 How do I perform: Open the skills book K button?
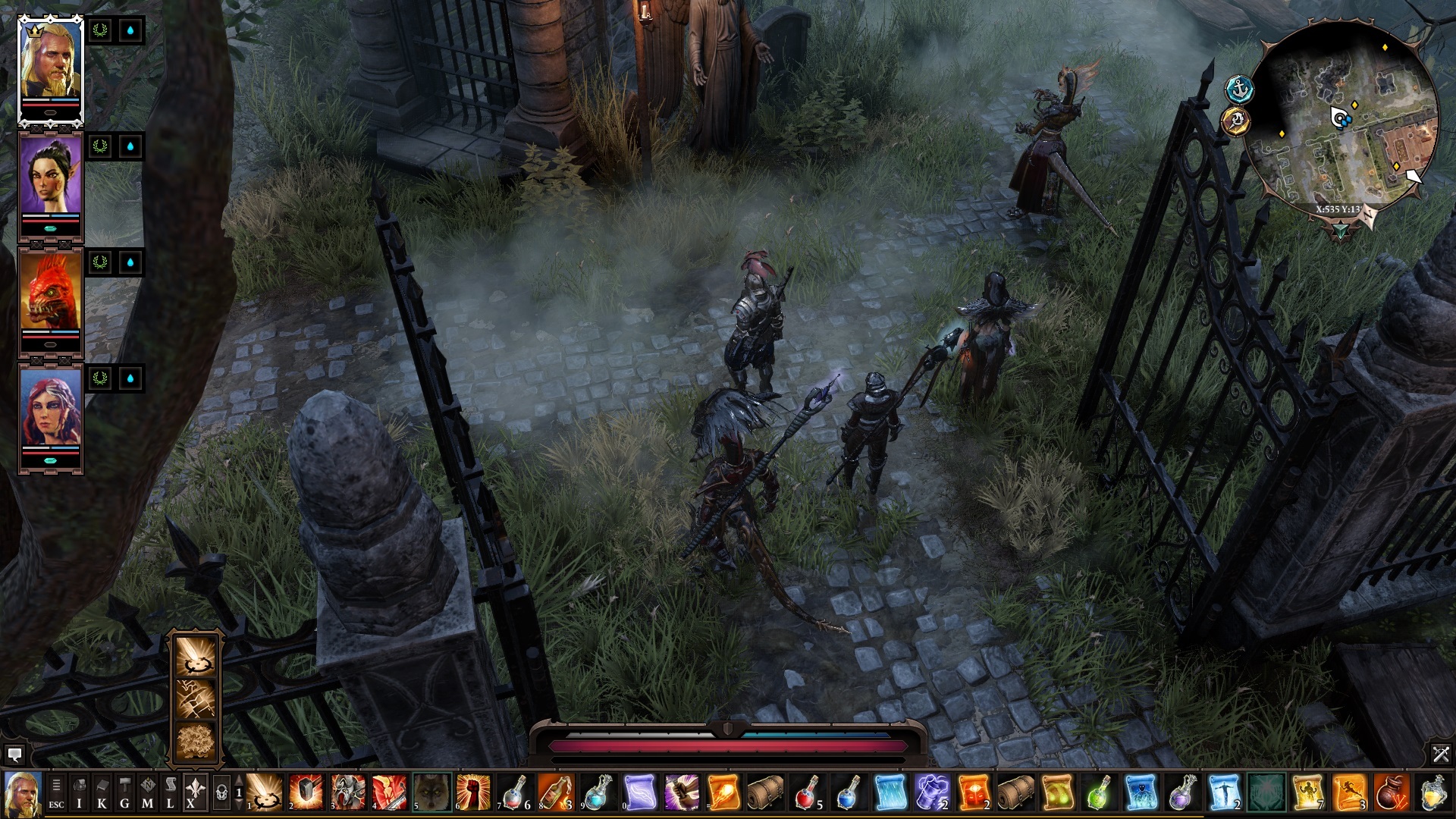(x=102, y=793)
